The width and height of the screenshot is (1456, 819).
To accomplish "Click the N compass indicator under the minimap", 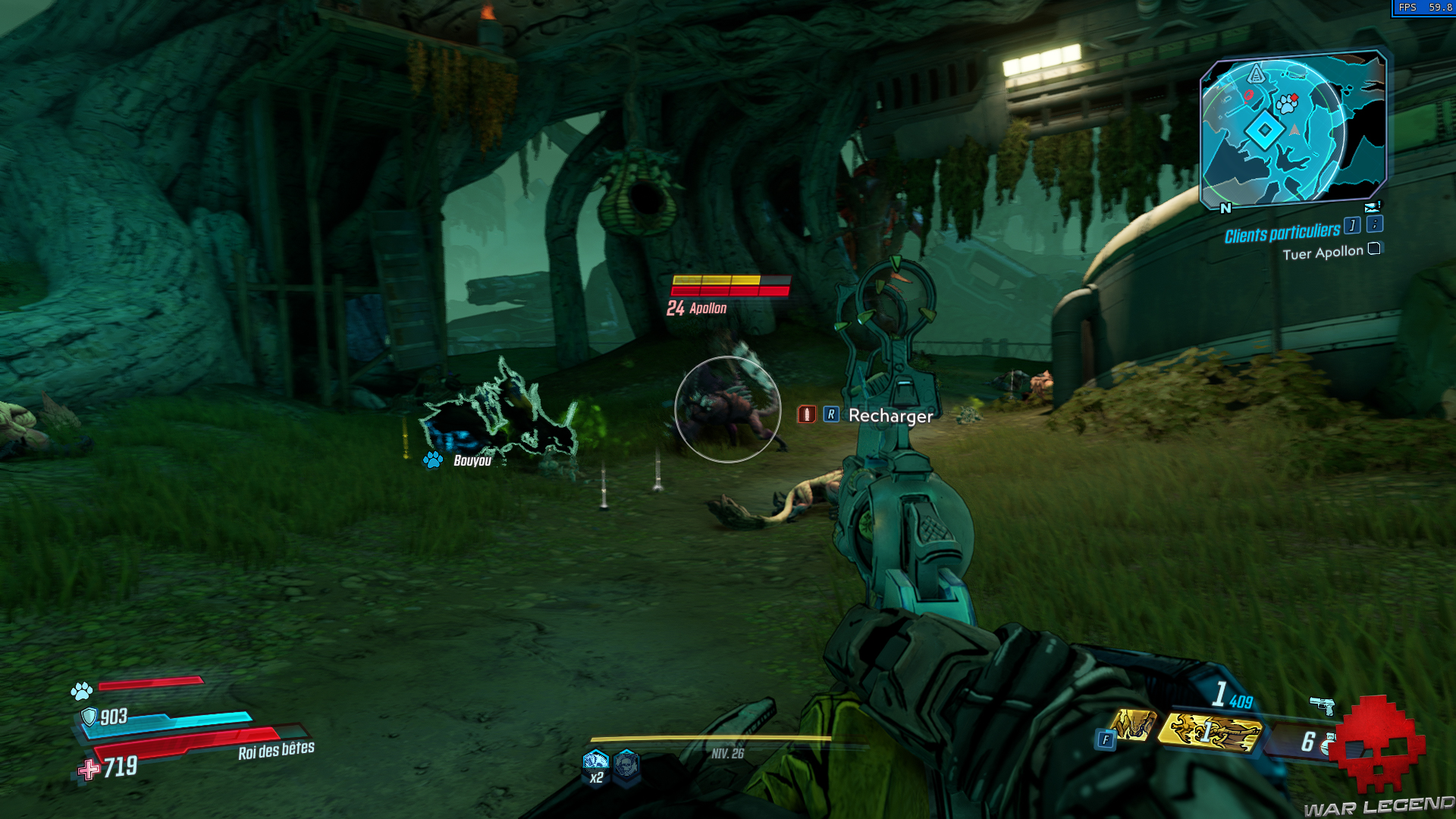I will coord(1225,208).
